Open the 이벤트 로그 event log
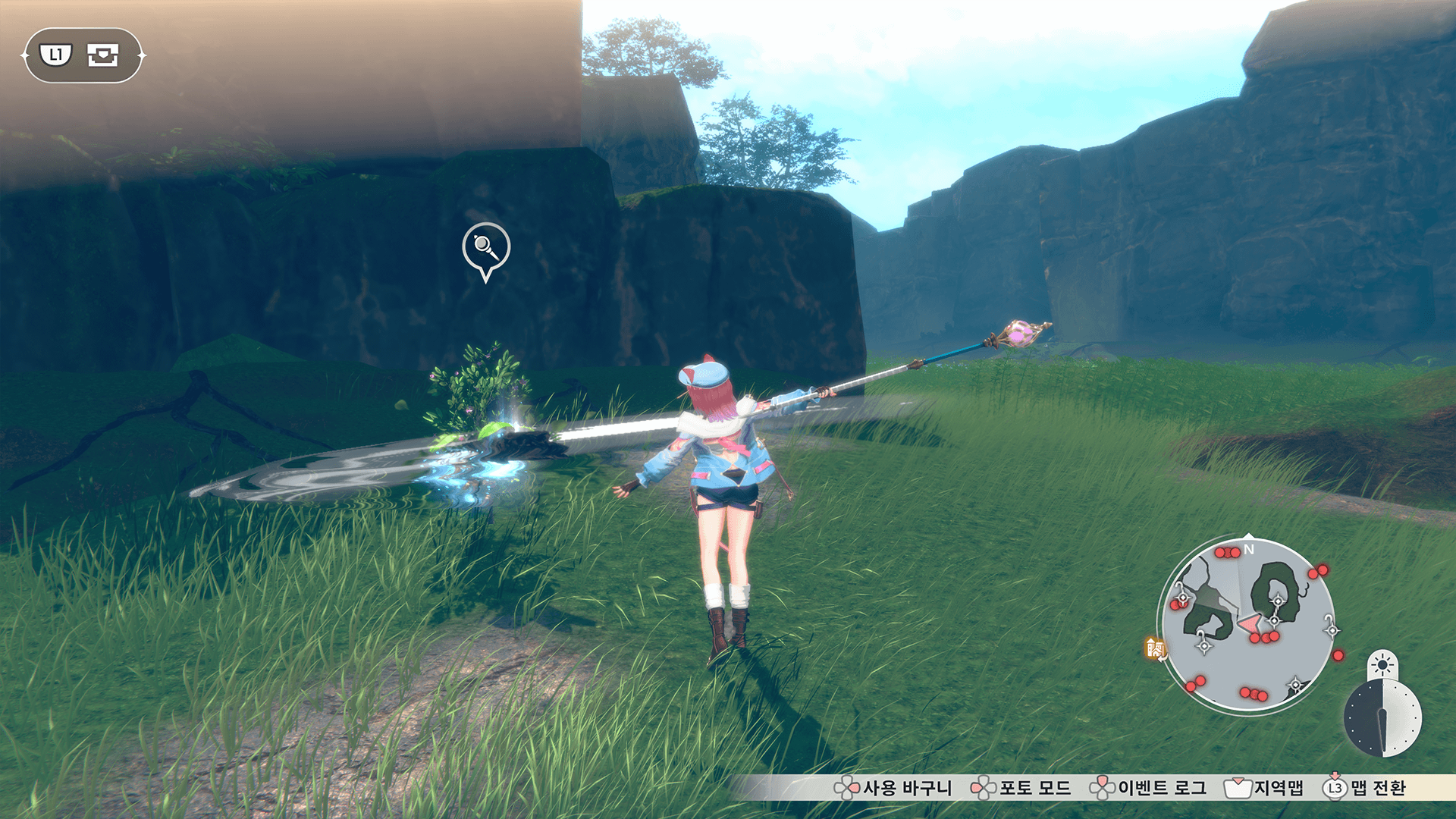 1148,788
